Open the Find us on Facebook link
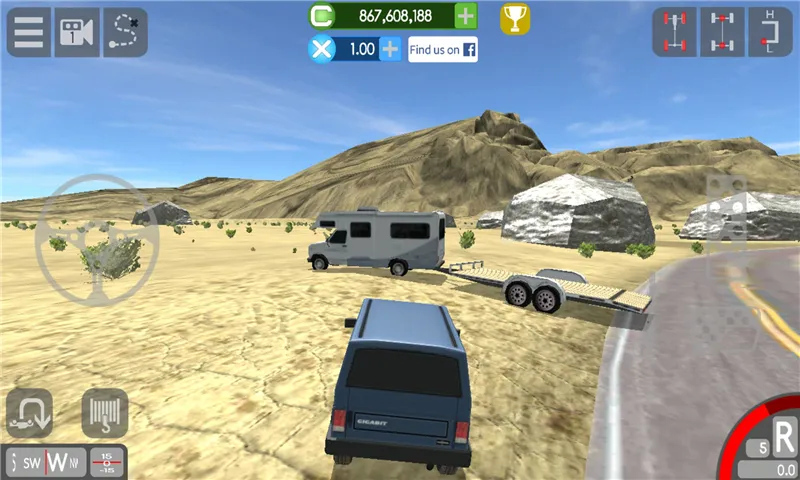 [x=442, y=49]
